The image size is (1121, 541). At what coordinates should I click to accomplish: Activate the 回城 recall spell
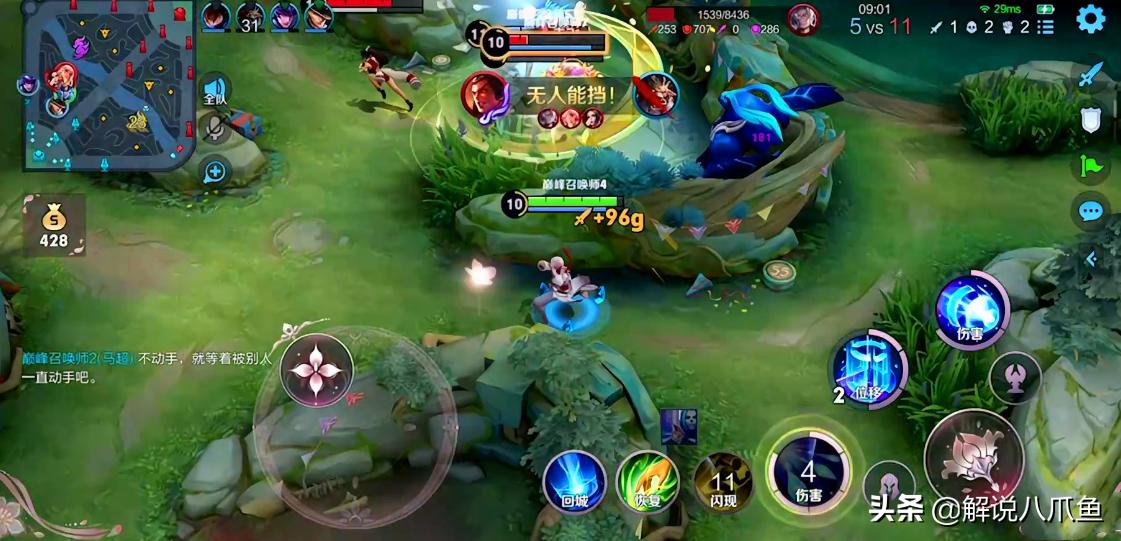(x=574, y=483)
